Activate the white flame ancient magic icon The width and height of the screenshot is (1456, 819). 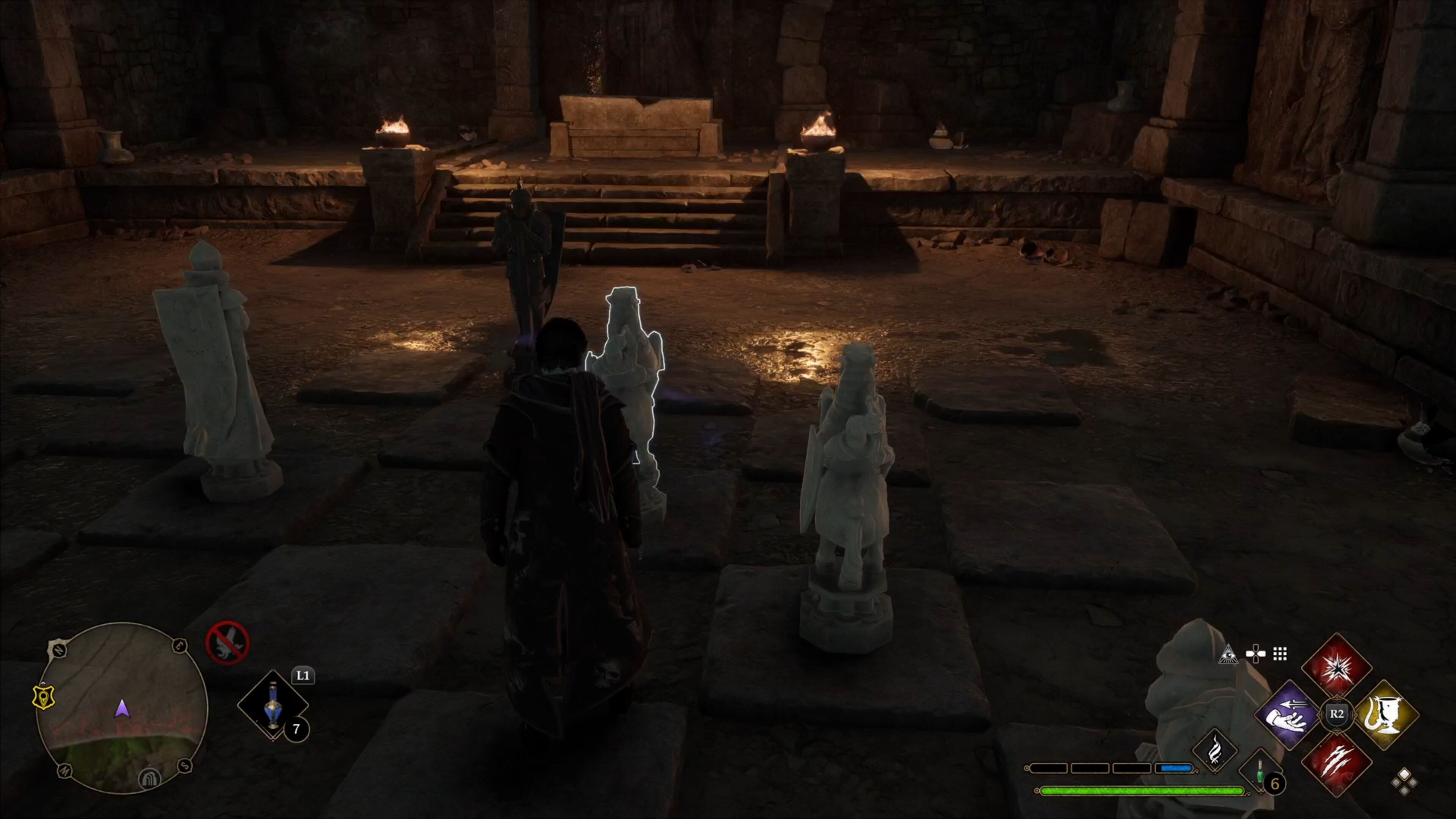[x=1214, y=750]
